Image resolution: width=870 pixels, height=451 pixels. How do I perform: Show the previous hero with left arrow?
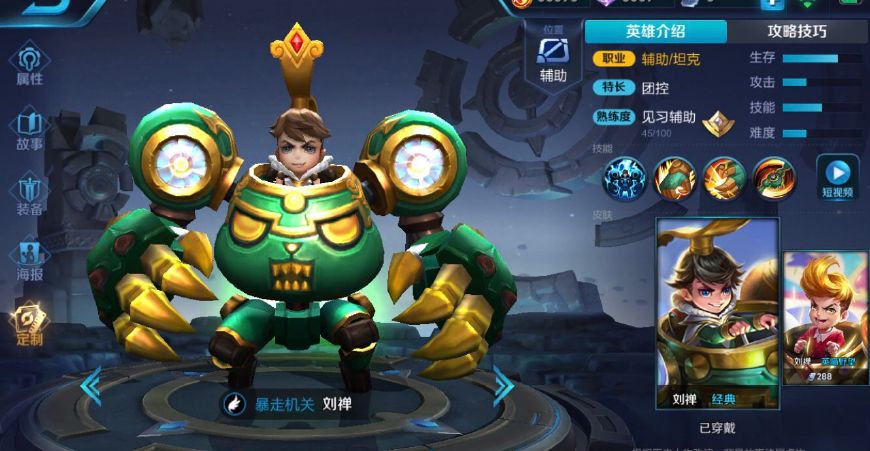tap(90, 386)
